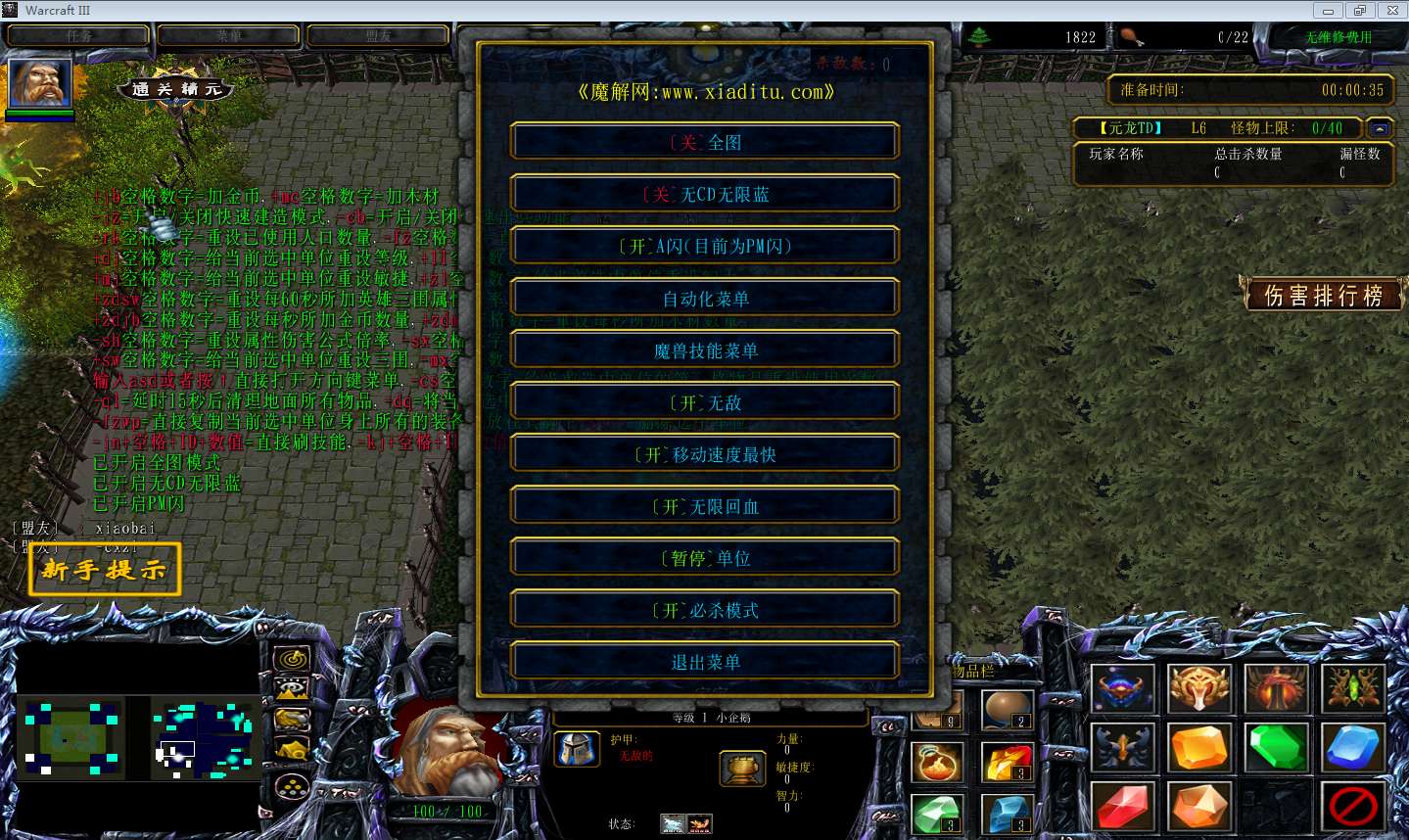Click the helmet armor icon in the unit panel
The image size is (1409, 840).
578,749
